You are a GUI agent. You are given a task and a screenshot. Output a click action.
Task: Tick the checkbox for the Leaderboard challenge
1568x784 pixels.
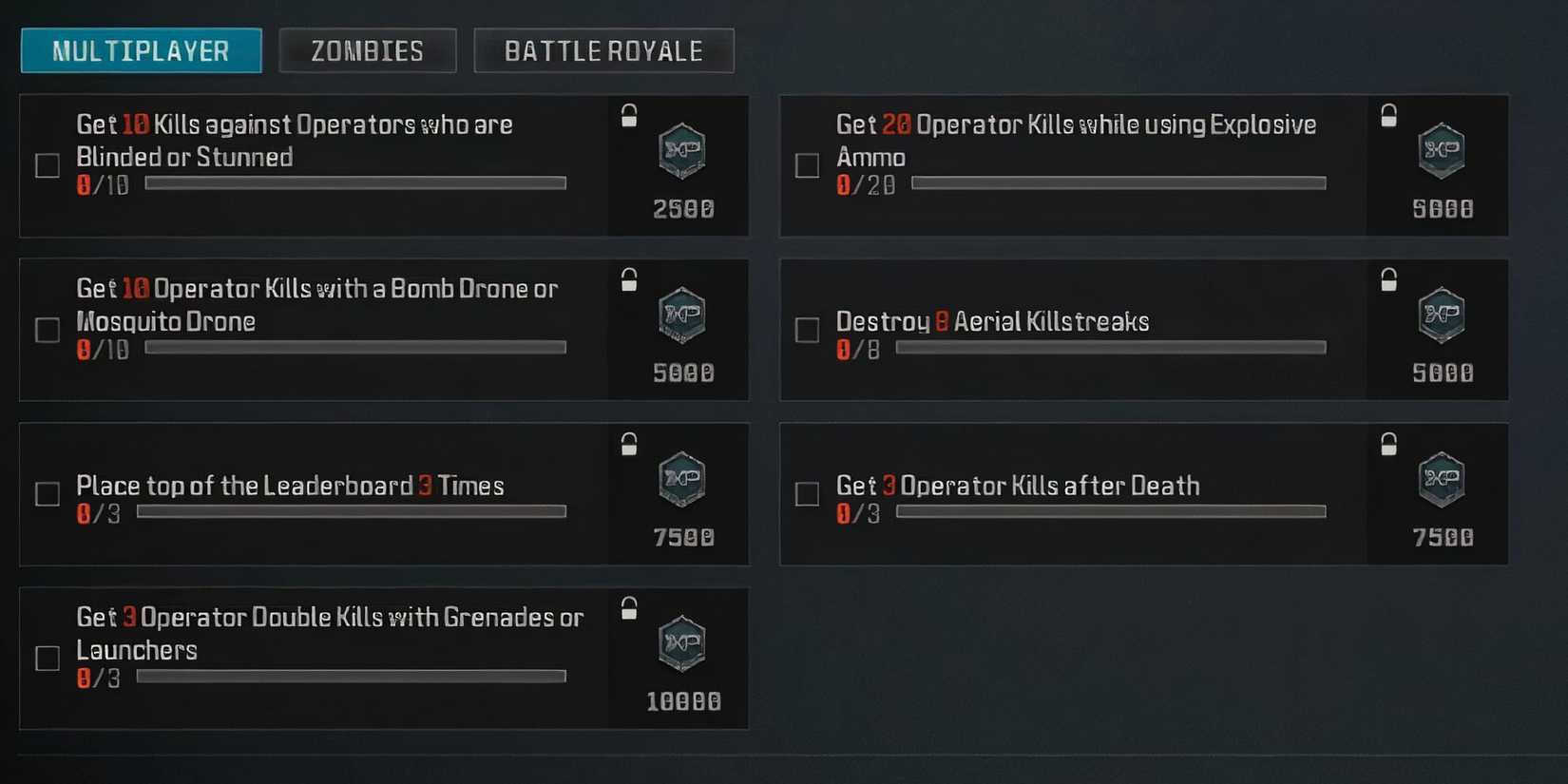pos(47,494)
